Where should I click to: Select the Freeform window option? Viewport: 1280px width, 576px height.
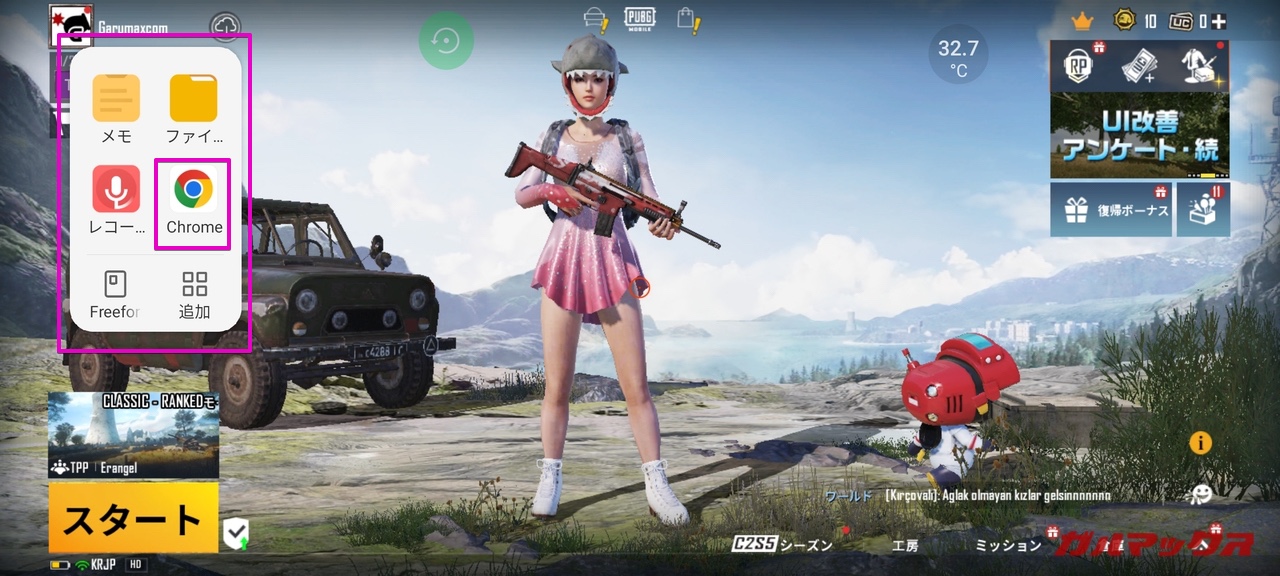coord(115,295)
